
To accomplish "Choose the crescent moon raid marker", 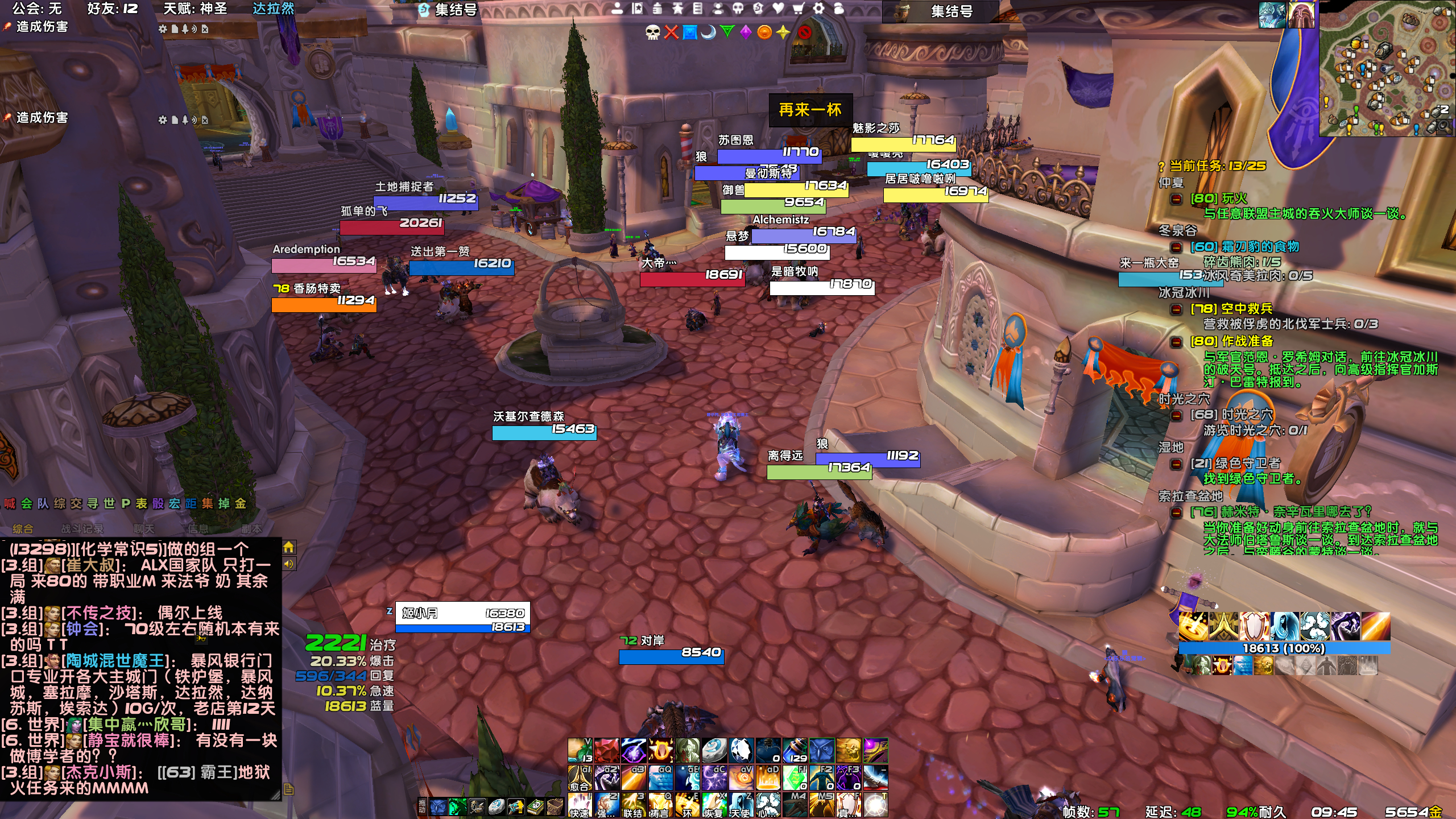I will pos(709,32).
